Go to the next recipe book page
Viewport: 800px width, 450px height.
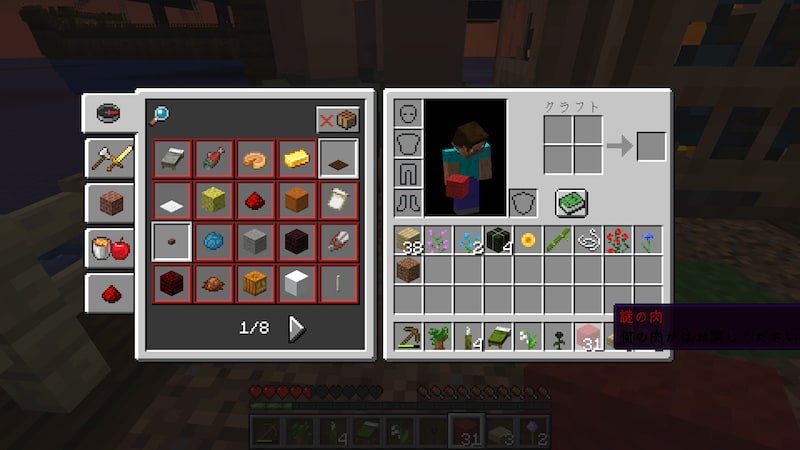296,328
